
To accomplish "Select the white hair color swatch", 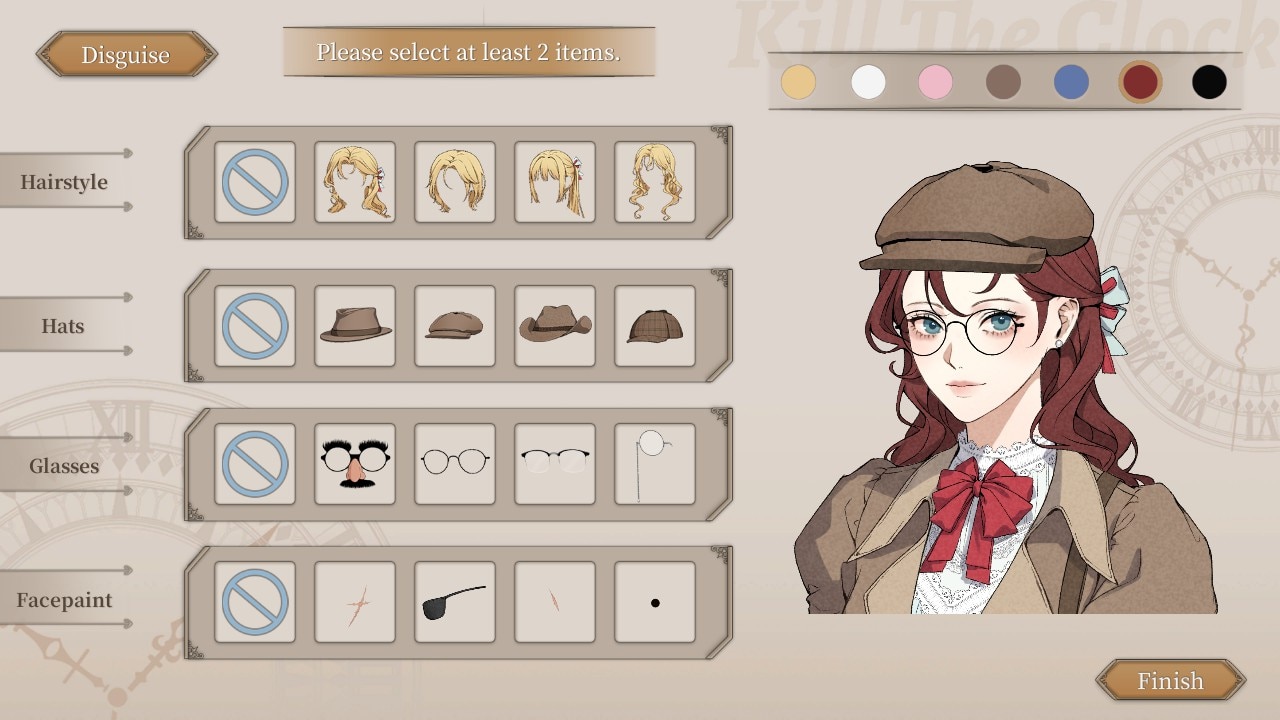I will coord(868,82).
